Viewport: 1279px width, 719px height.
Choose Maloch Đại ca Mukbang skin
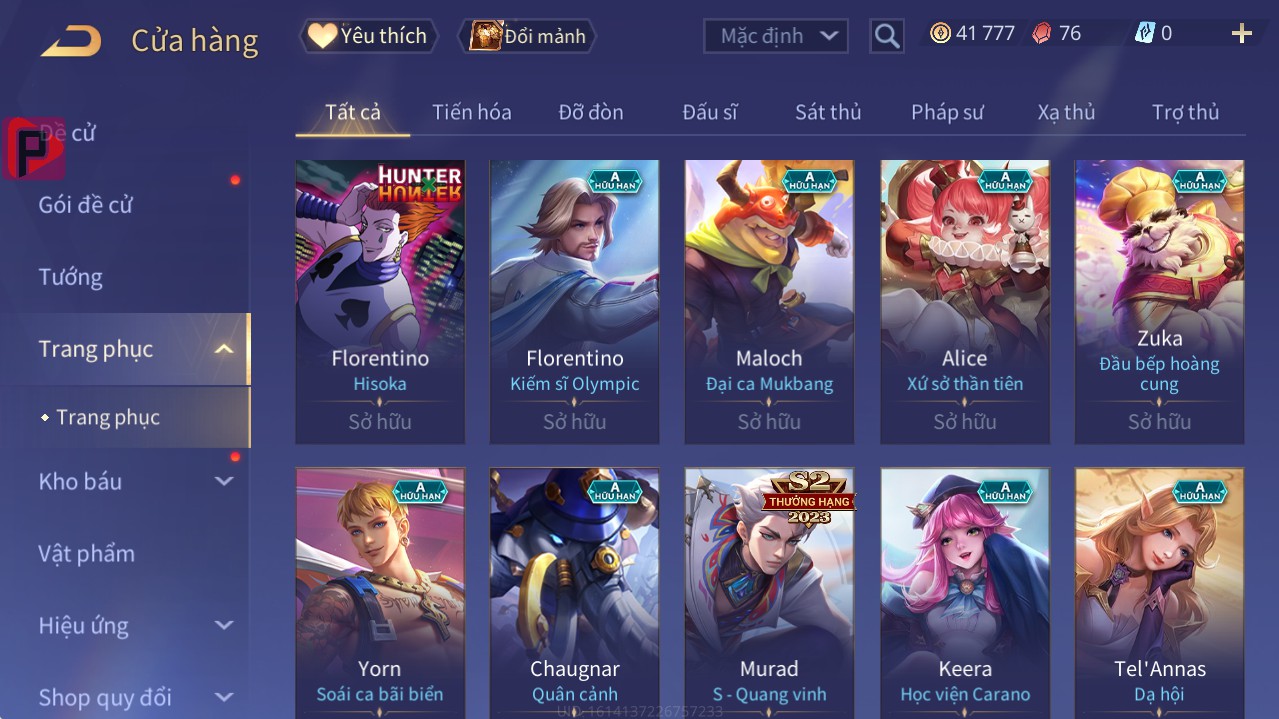[x=769, y=300]
